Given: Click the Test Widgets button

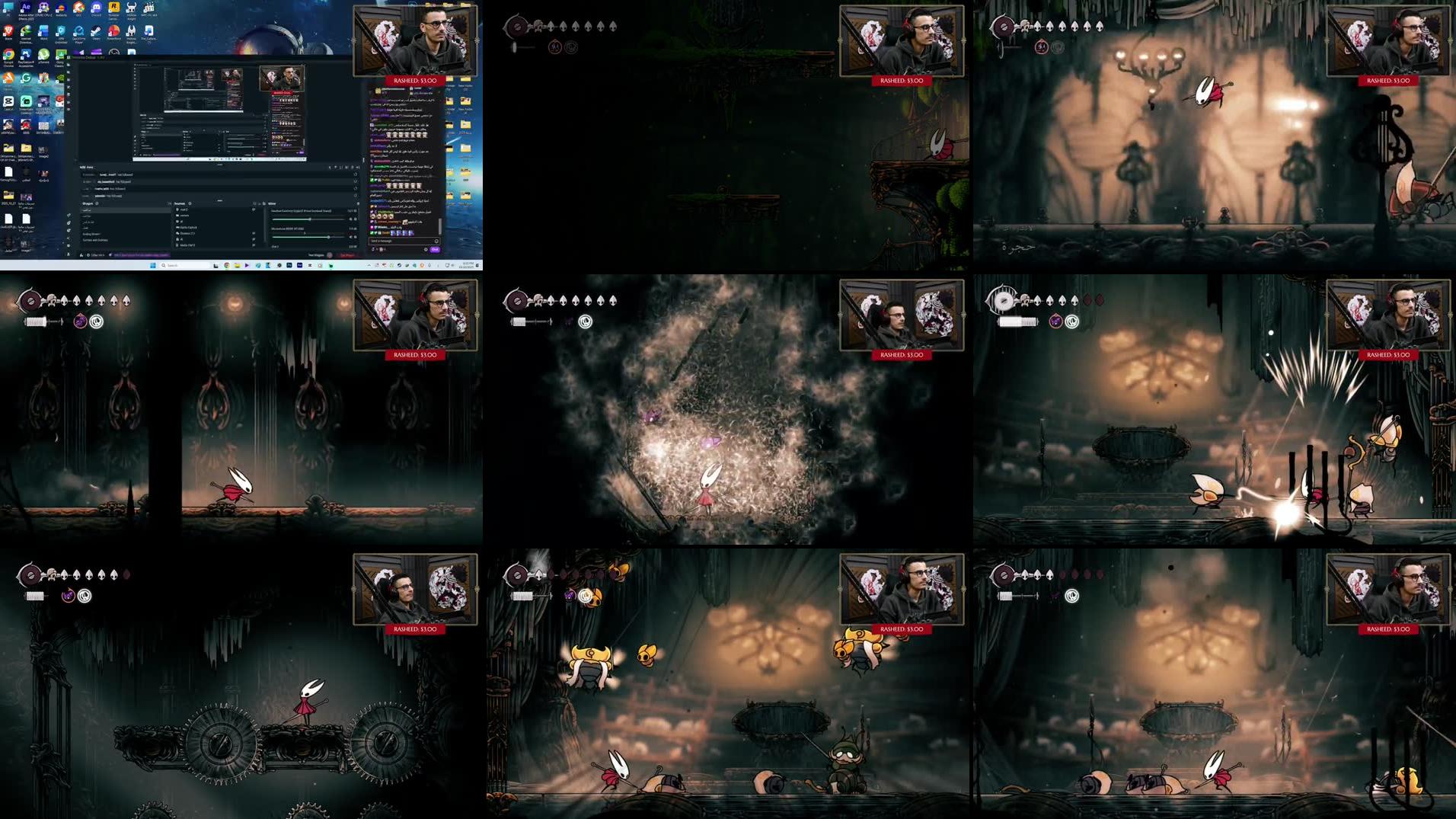Looking at the screenshot, I should click(x=315, y=255).
